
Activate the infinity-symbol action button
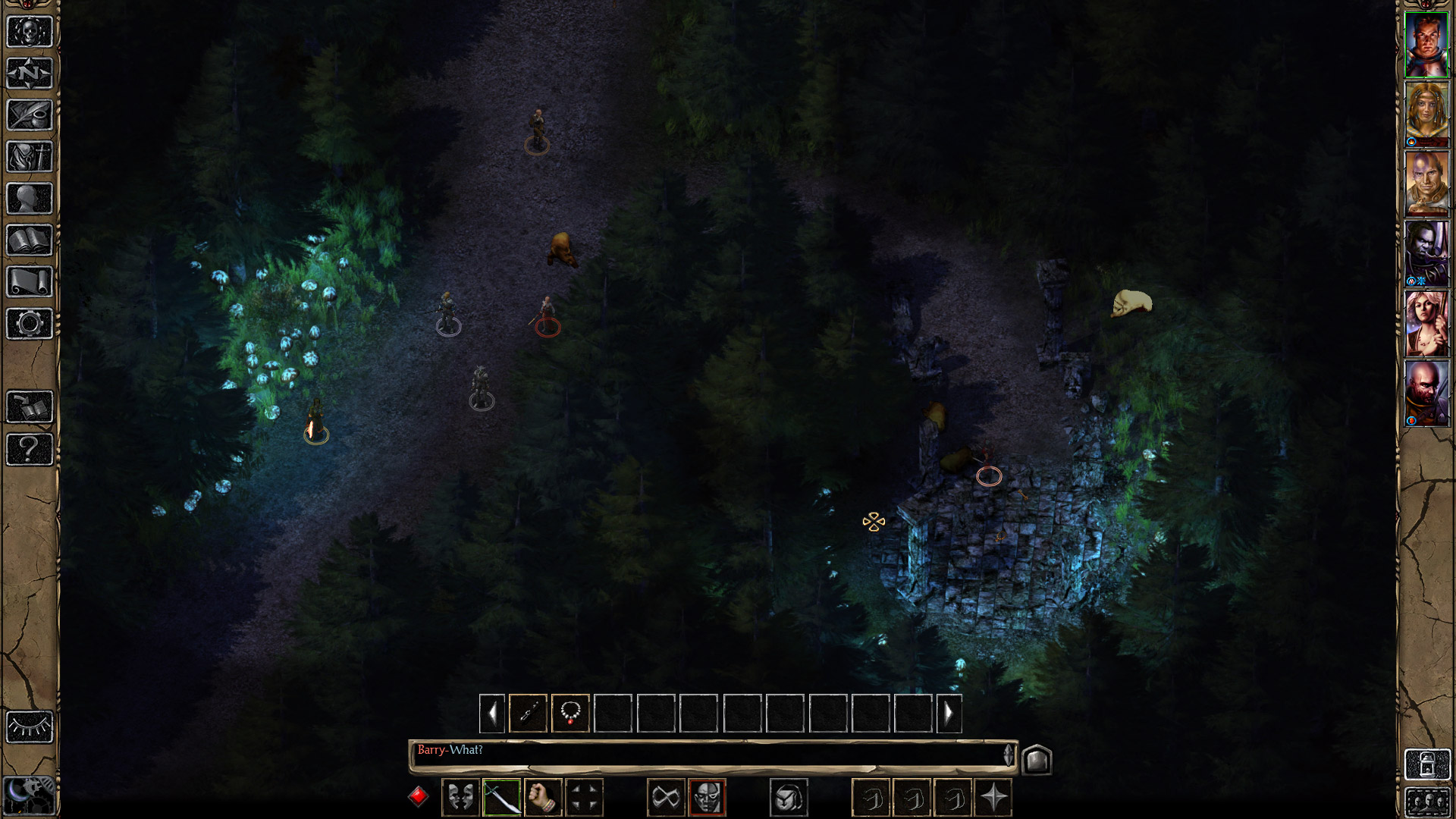pos(666,798)
